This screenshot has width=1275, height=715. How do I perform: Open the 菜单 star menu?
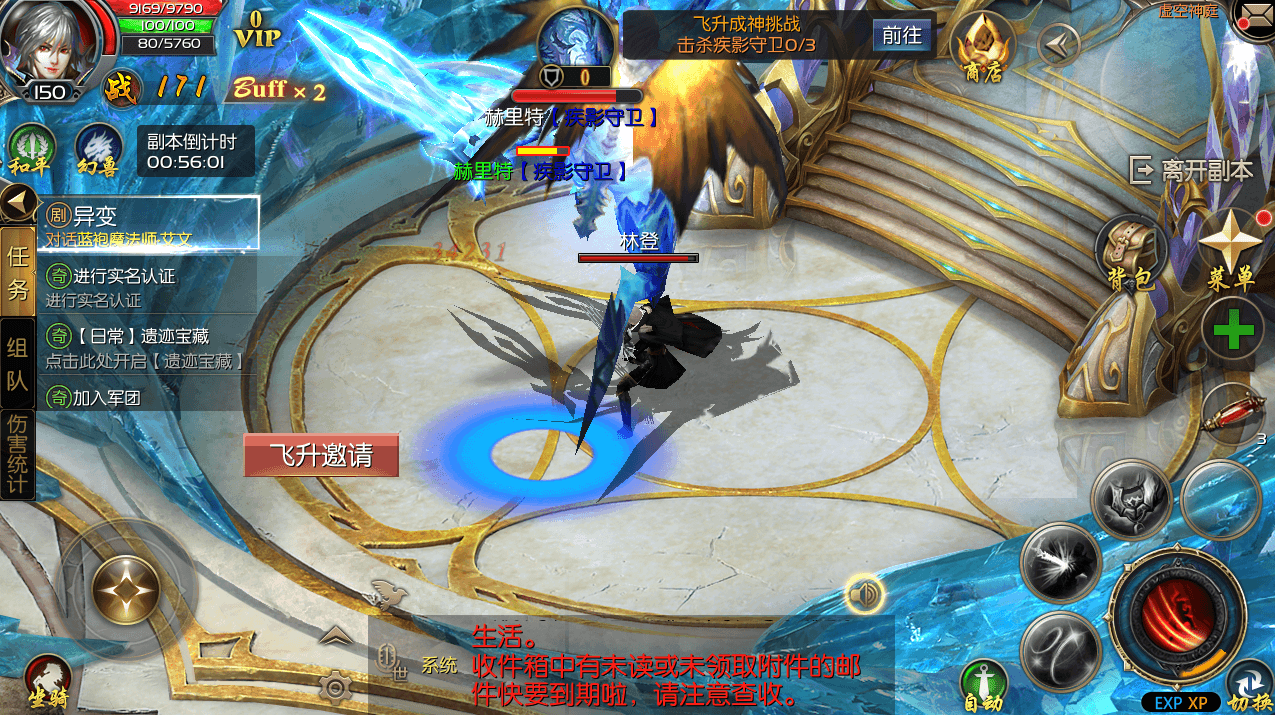coord(1229,249)
